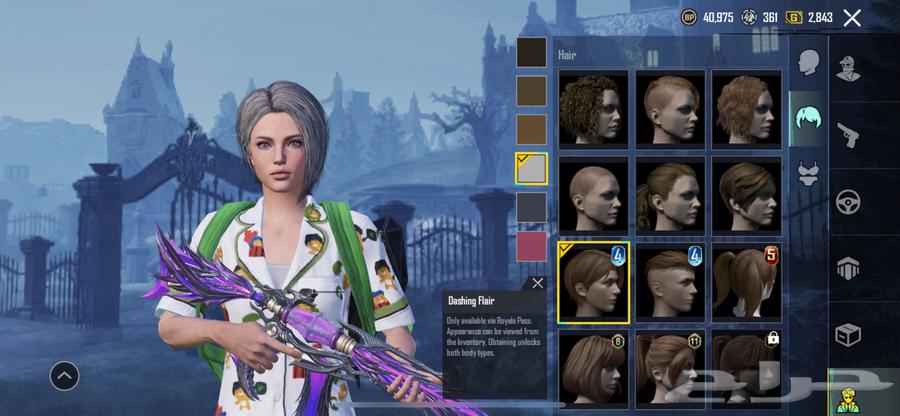The height and width of the screenshot is (416, 900).
Task: Close the character customization screen
Action: click(x=852, y=17)
